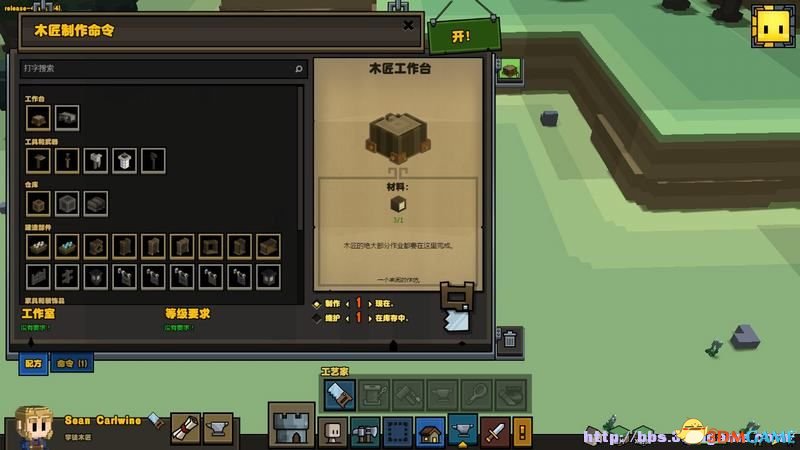800x450 pixels.
Task: Open the house building toolbar icon
Action: (430, 431)
